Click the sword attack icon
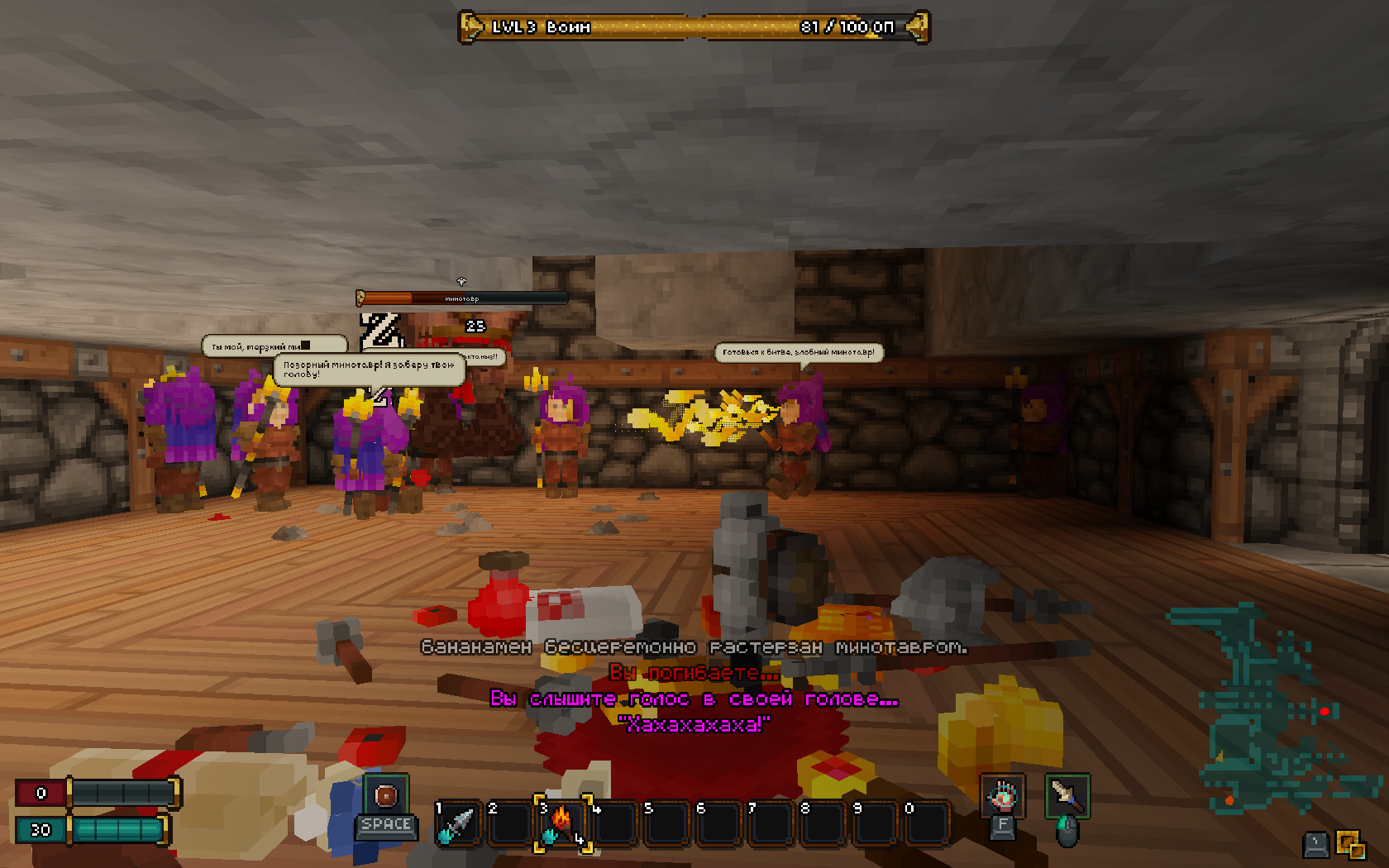The width and height of the screenshot is (1389, 868). 1067,796
